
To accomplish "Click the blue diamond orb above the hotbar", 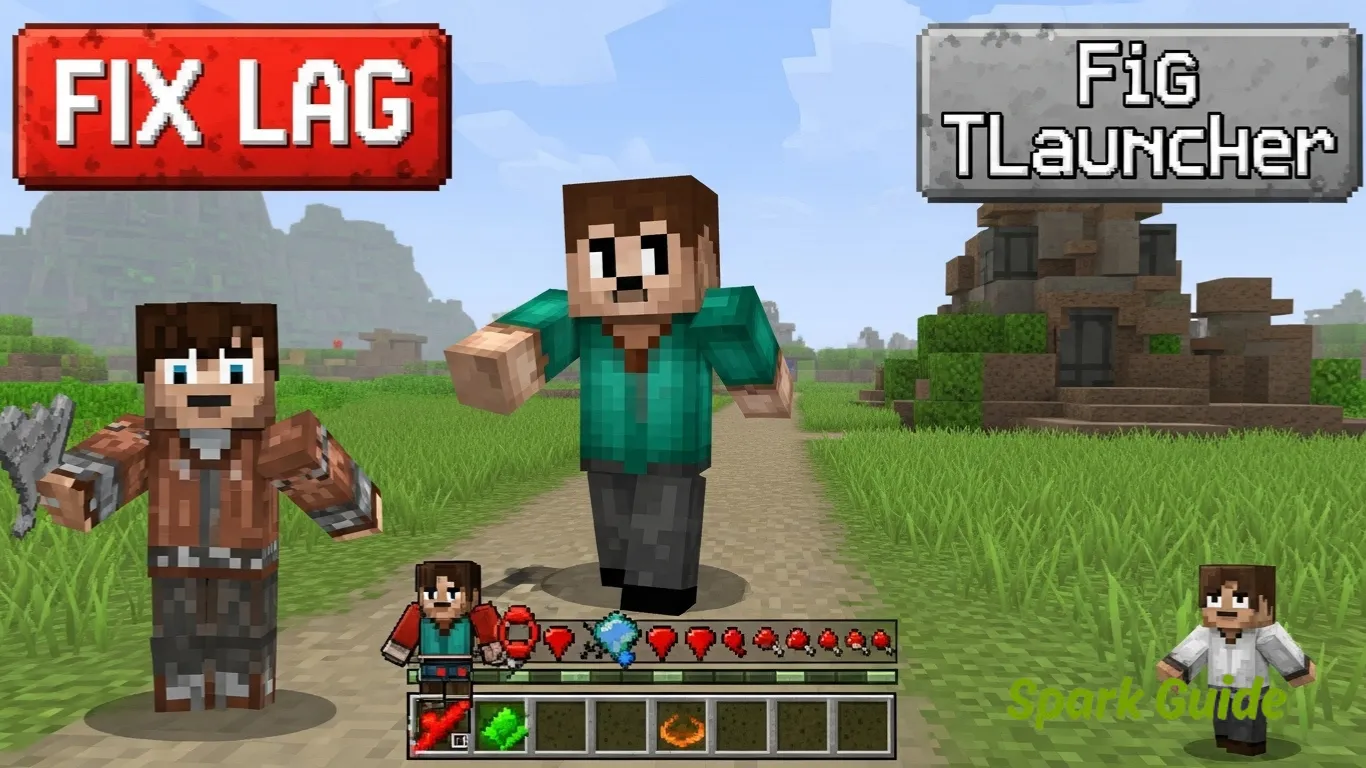I will click(x=613, y=637).
